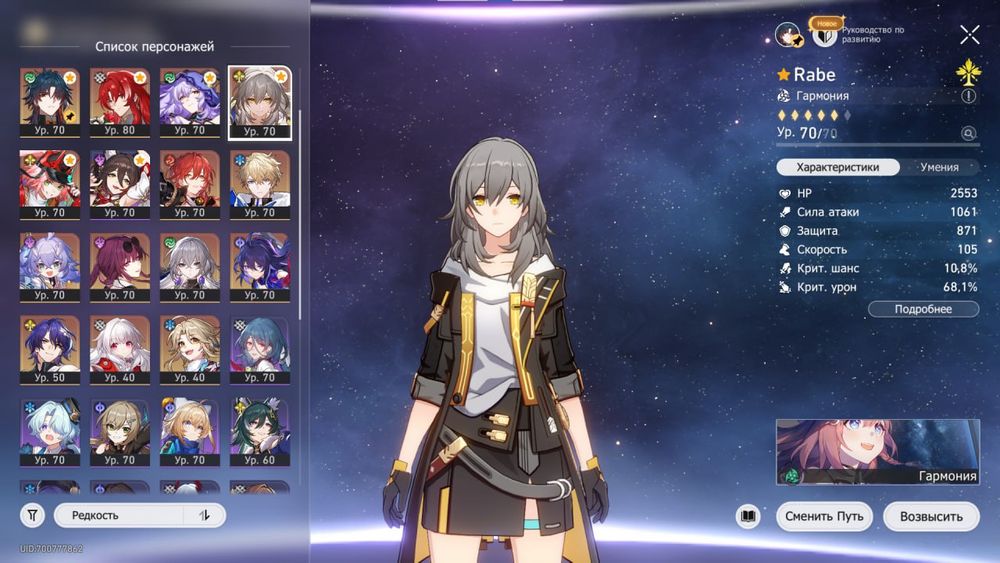This screenshot has height=563, width=1000.
Task: Open the book icon beside Сменить Путь
Action: tap(748, 516)
